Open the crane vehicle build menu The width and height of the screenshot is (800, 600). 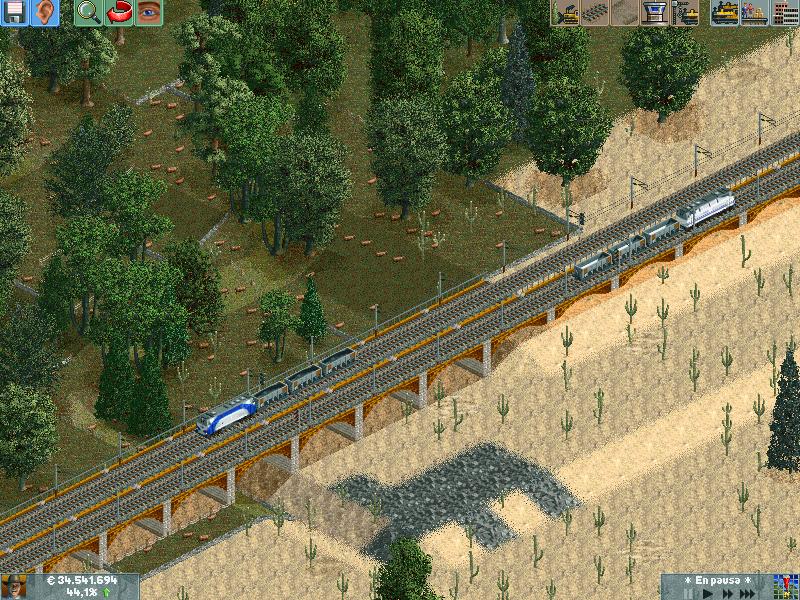pyautogui.click(x=685, y=12)
